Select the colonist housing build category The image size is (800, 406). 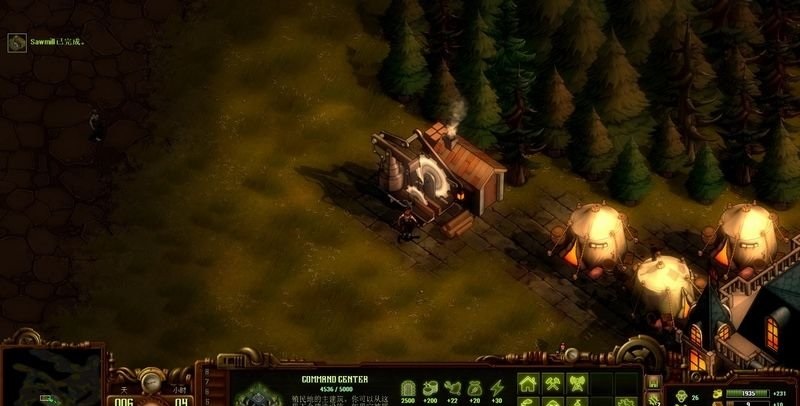pyautogui.click(x=528, y=384)
